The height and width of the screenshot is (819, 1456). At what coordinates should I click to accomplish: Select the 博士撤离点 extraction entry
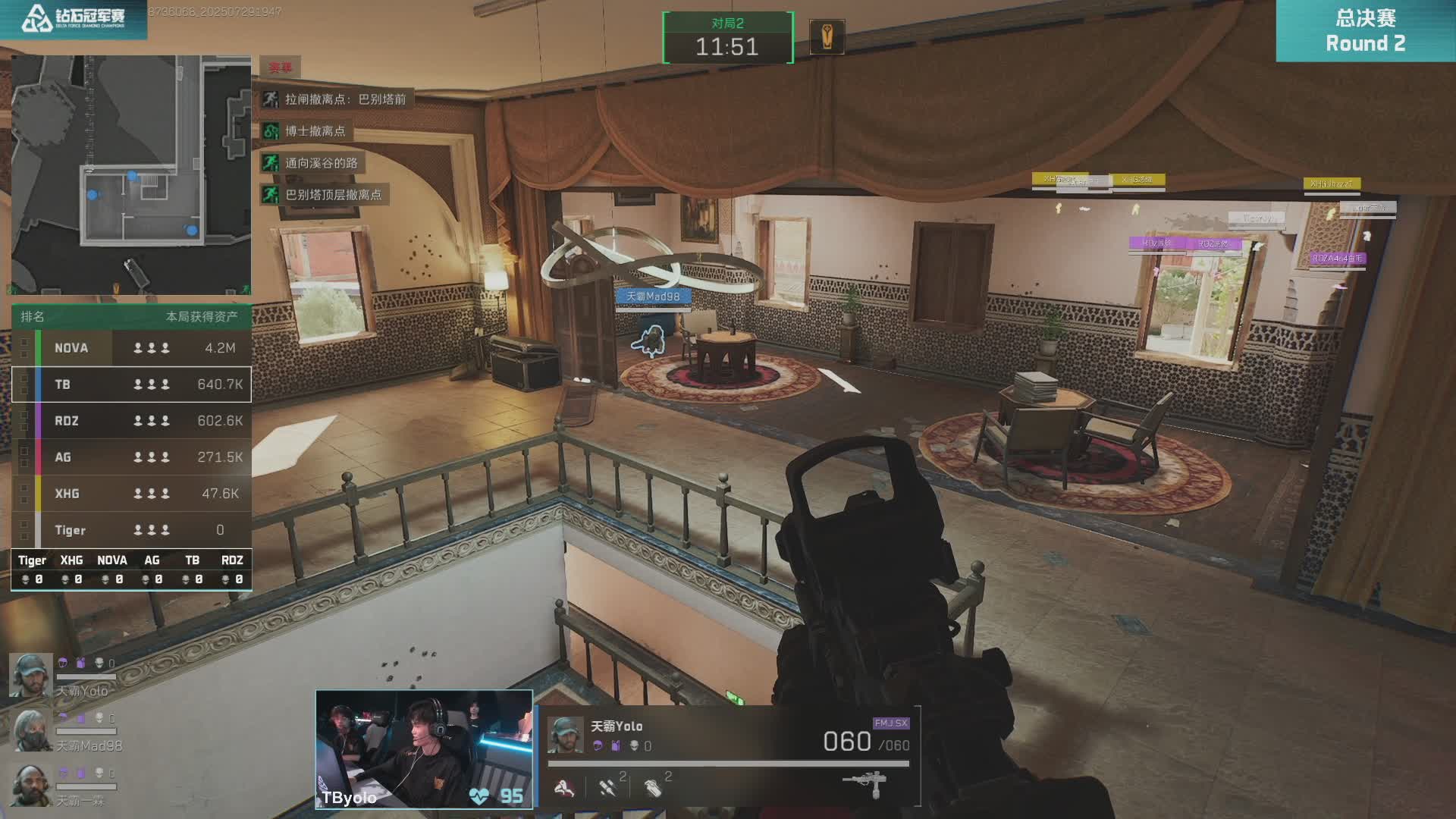pos(306,131)
